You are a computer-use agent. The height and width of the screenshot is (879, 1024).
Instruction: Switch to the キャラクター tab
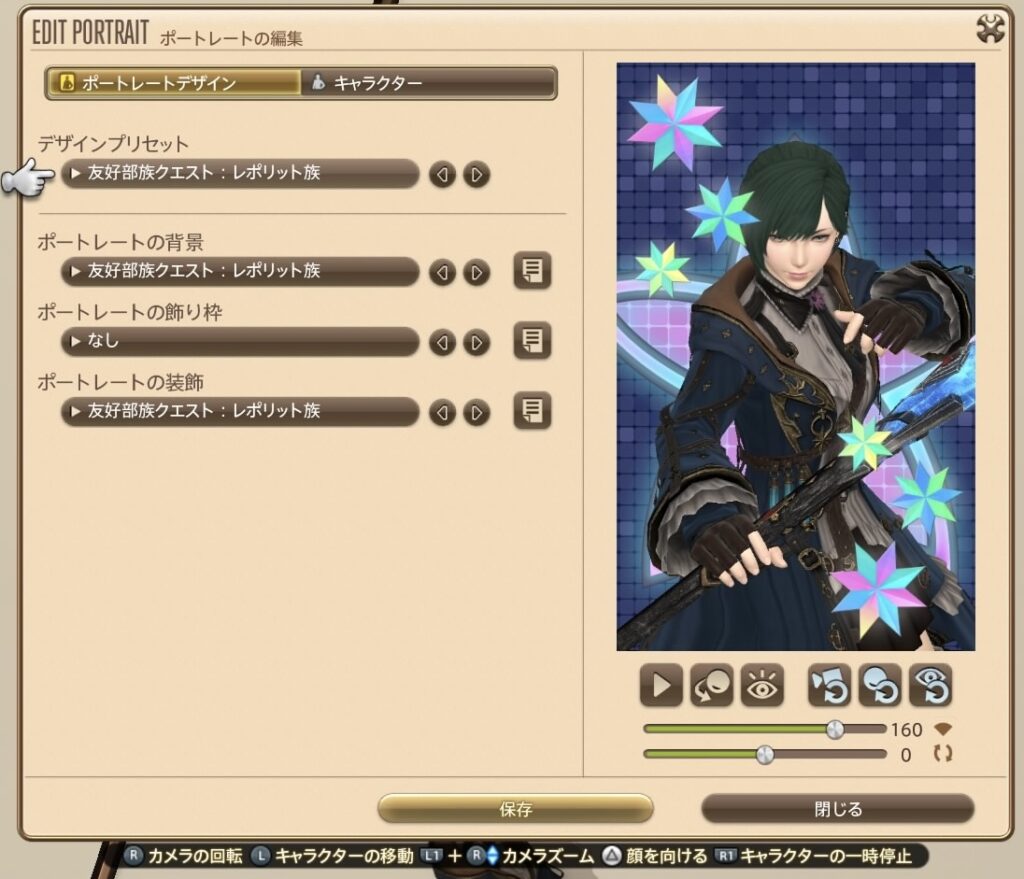pos(430,83)
